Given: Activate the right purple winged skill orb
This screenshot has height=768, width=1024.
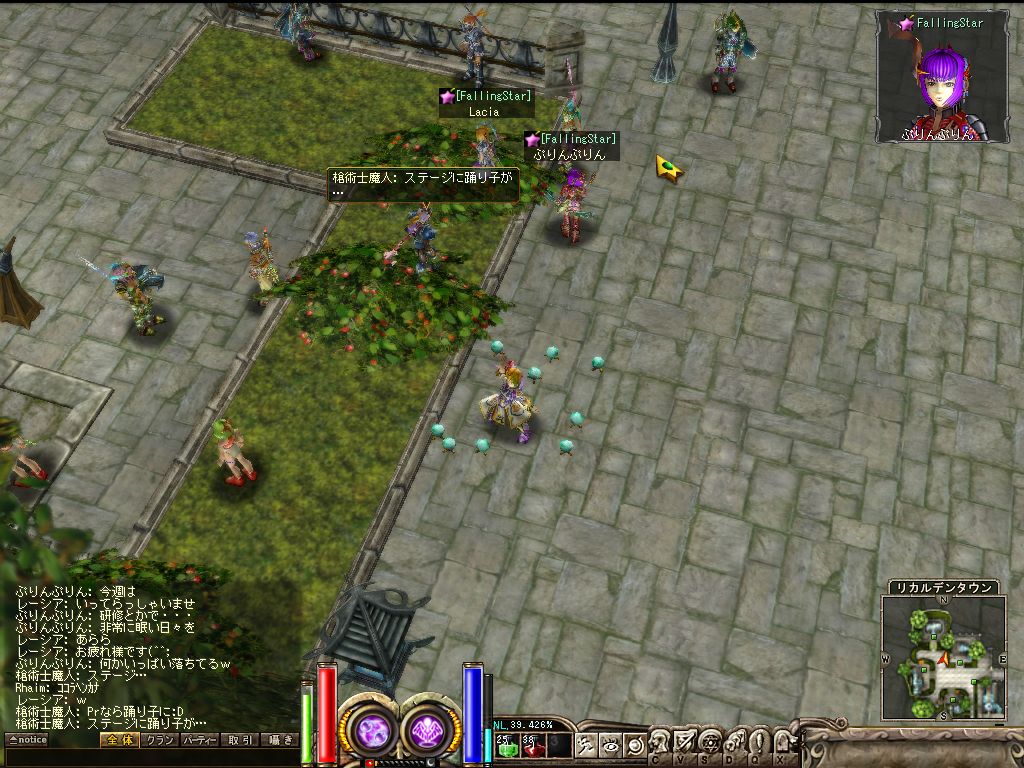Looking at the screenshot, I should pos(430,730).
